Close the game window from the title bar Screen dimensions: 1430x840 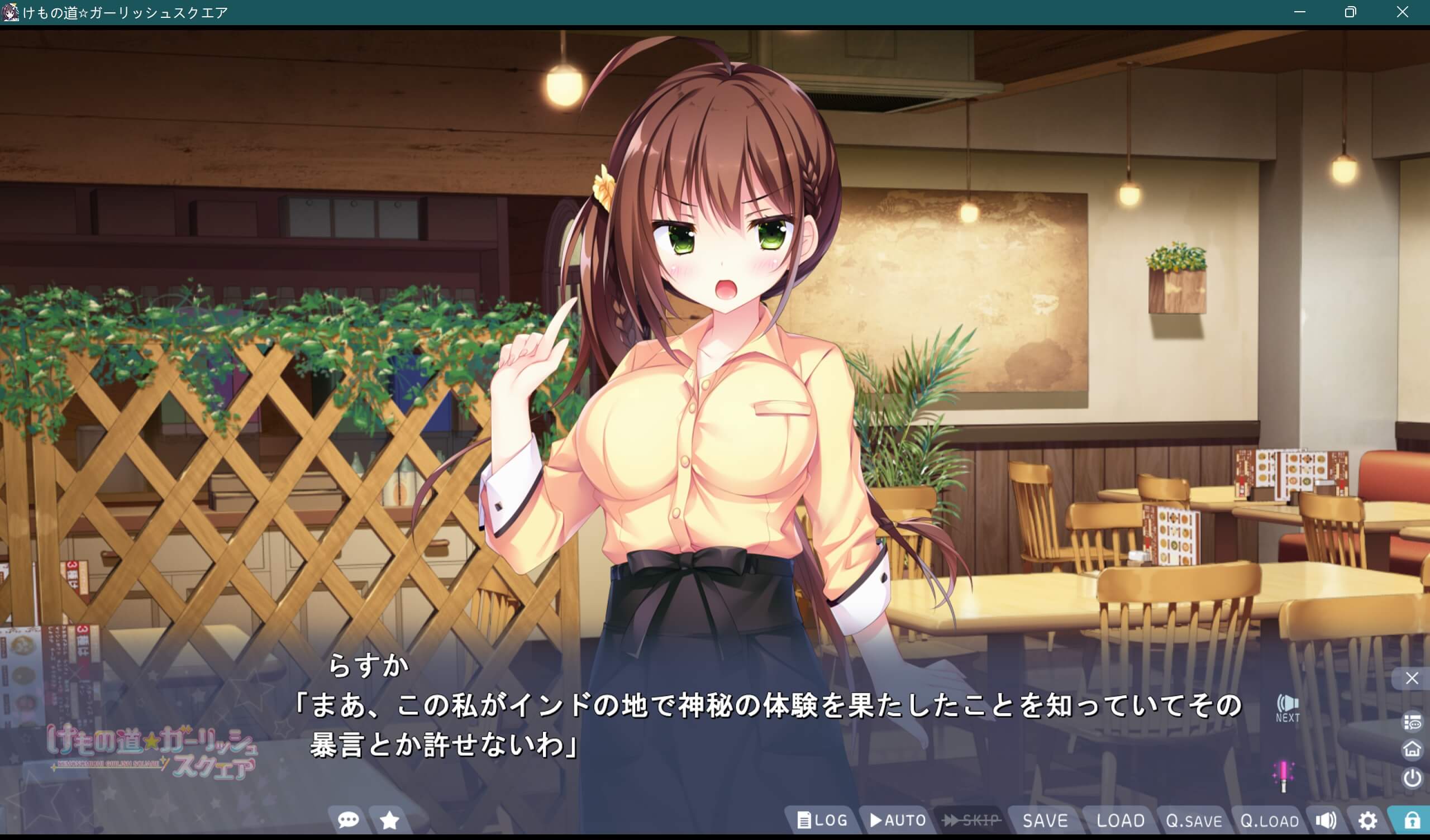coord(1402,12)
